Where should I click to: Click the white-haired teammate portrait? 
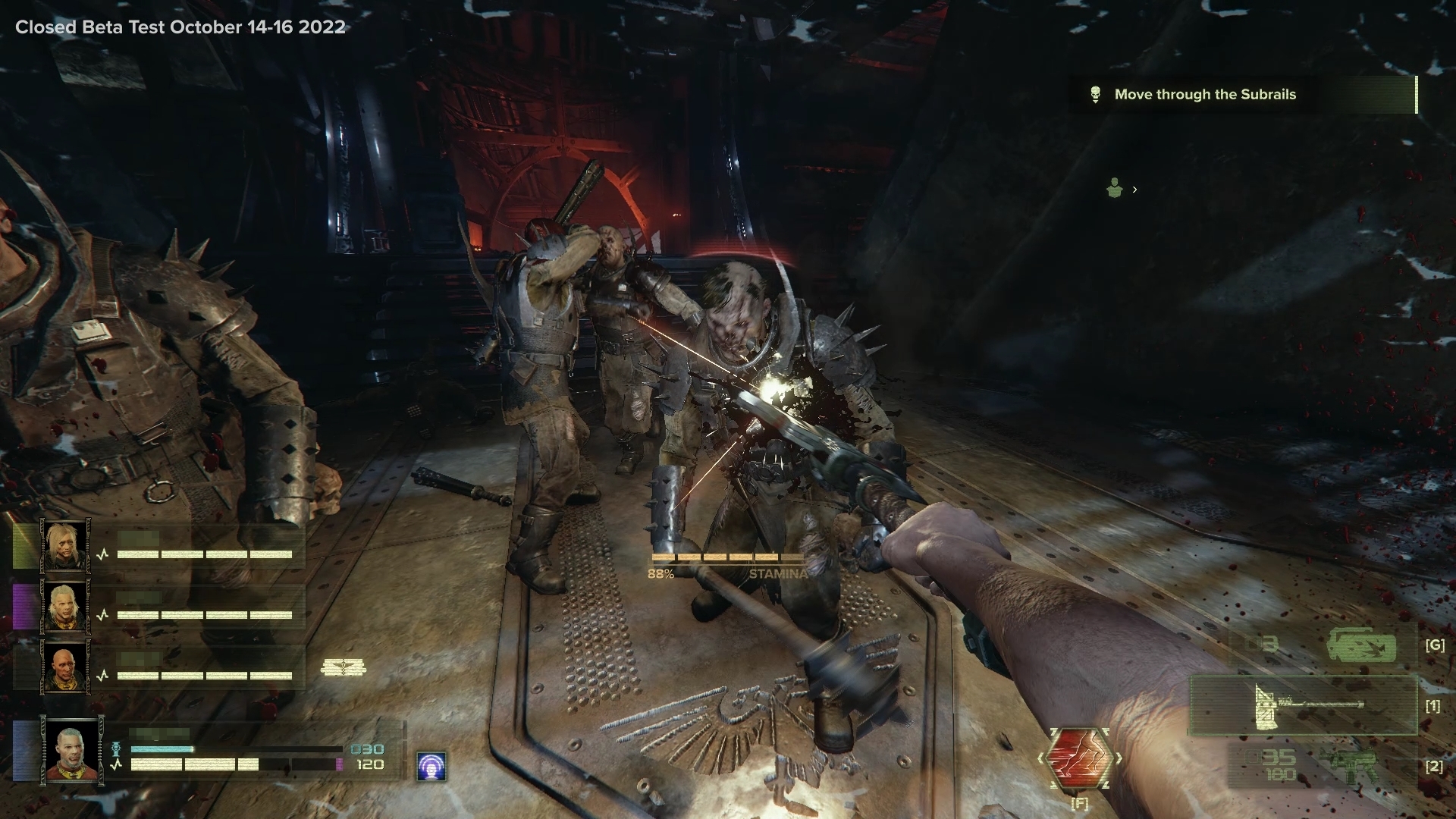point(64,607)
